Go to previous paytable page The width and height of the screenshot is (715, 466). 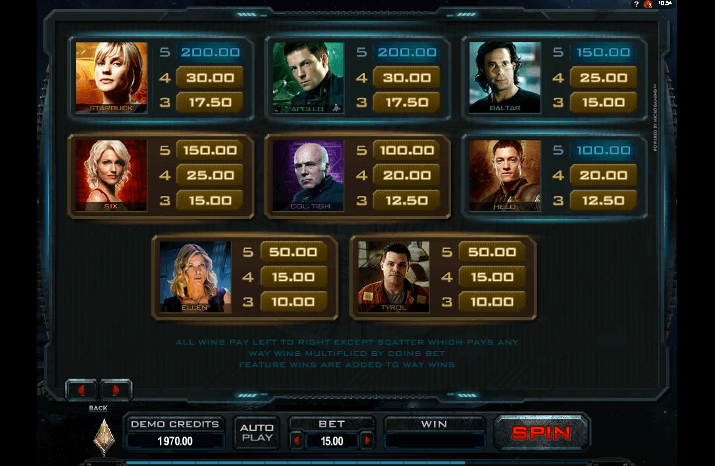click(81, 390)
